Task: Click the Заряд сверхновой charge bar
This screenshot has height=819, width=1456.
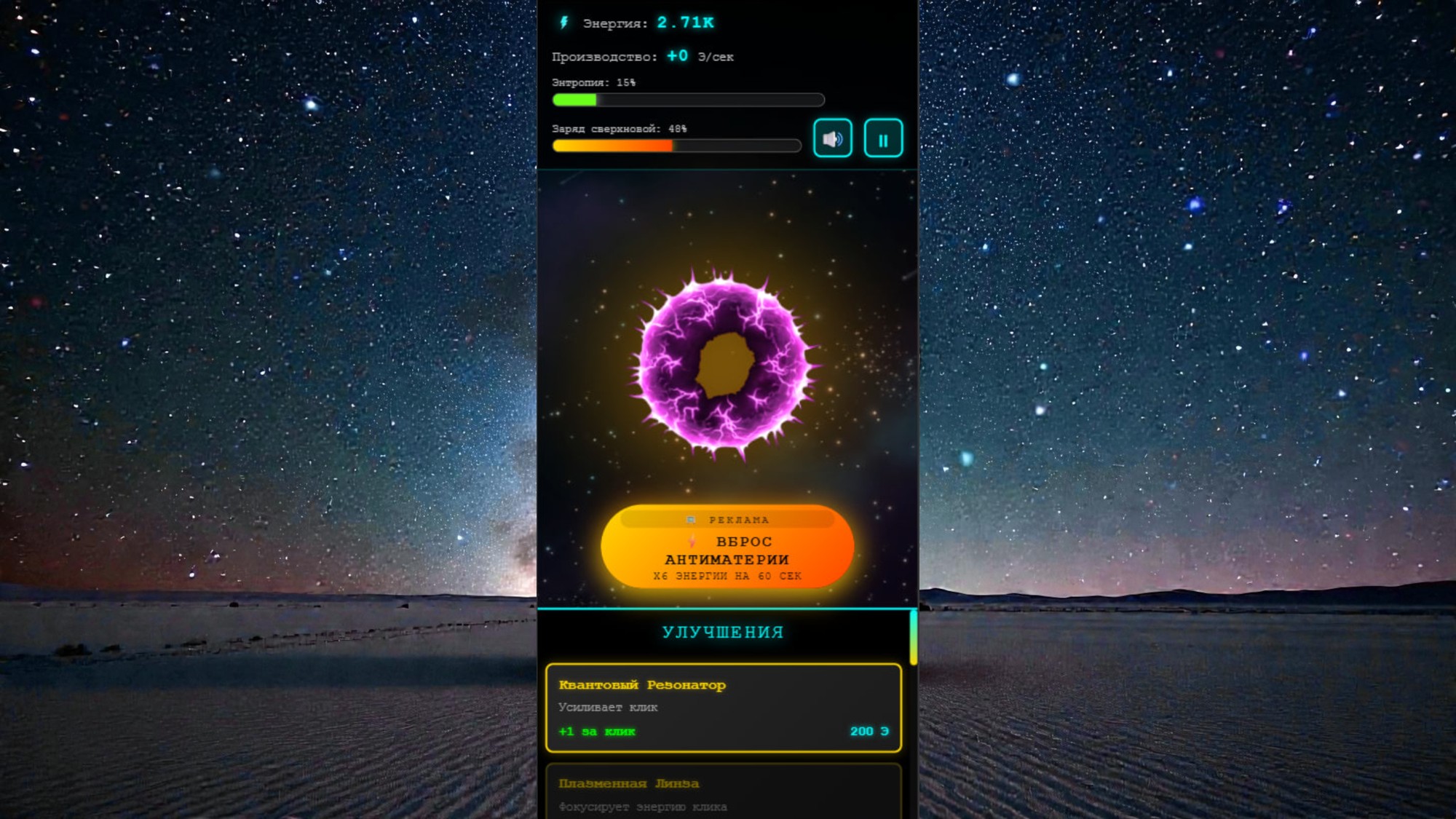Action: click(677, 146)
